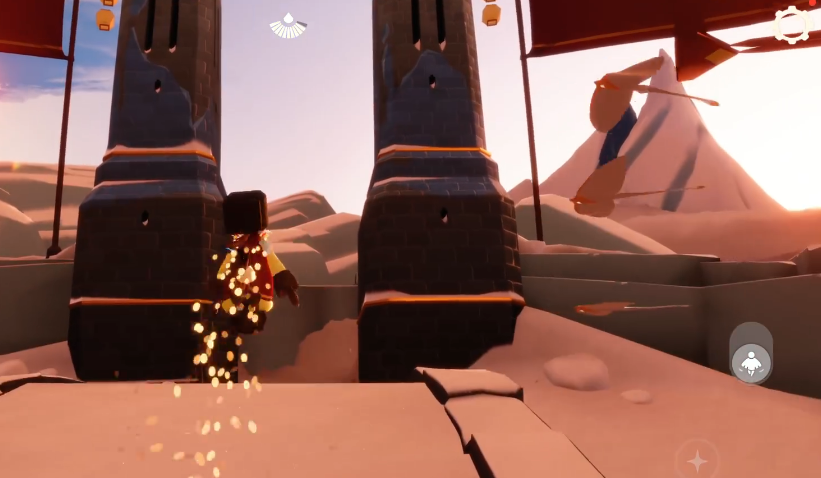Tap the sitting character emote button

tap(750, 363)
